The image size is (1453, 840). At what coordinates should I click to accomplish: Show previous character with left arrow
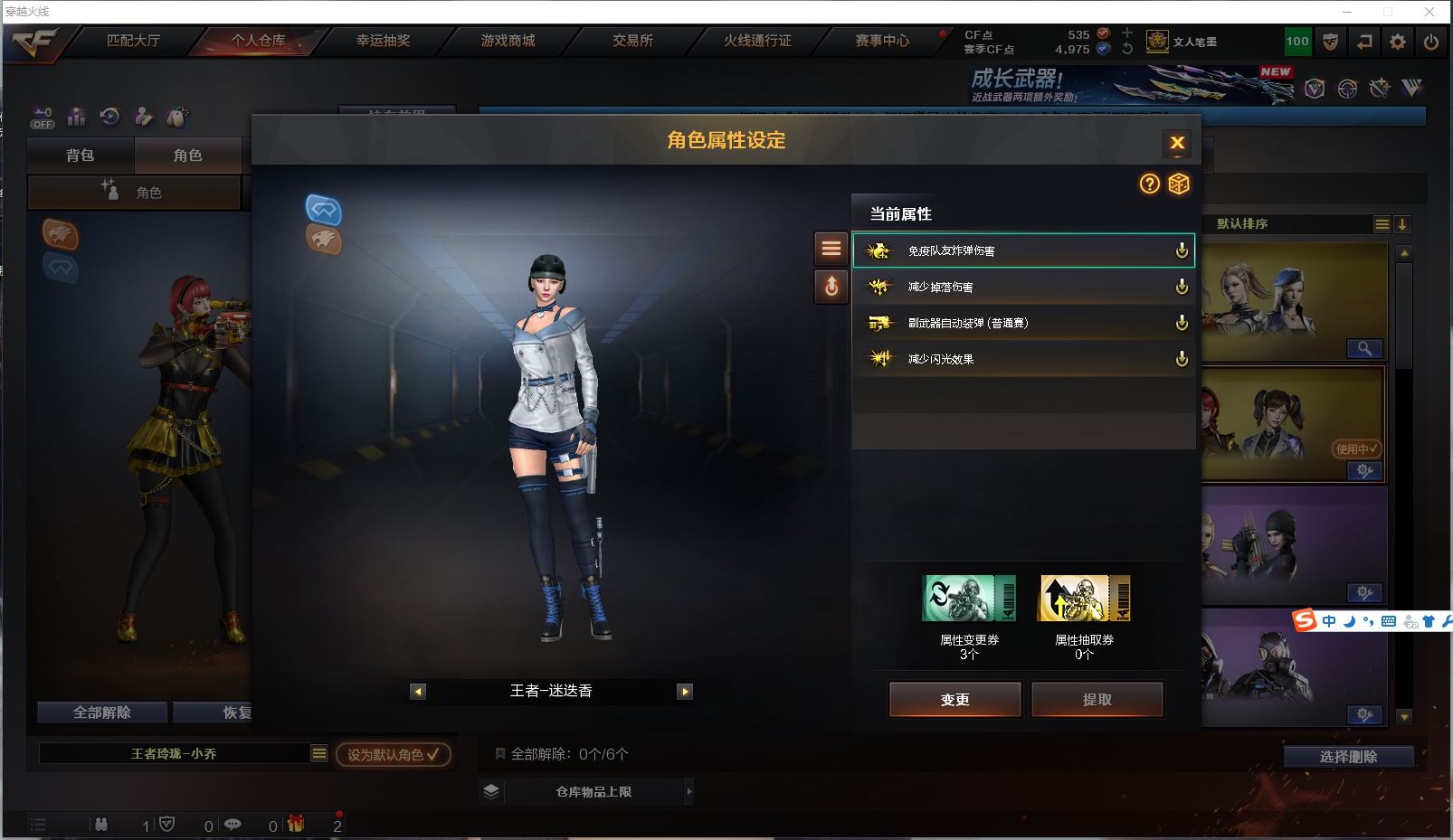pyautogui.click(x=418, y=692)
